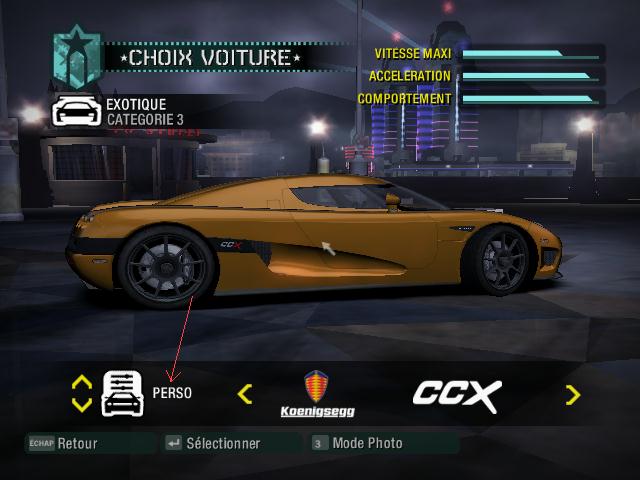Click the Koenigsegg brand logo

point(316,394)
